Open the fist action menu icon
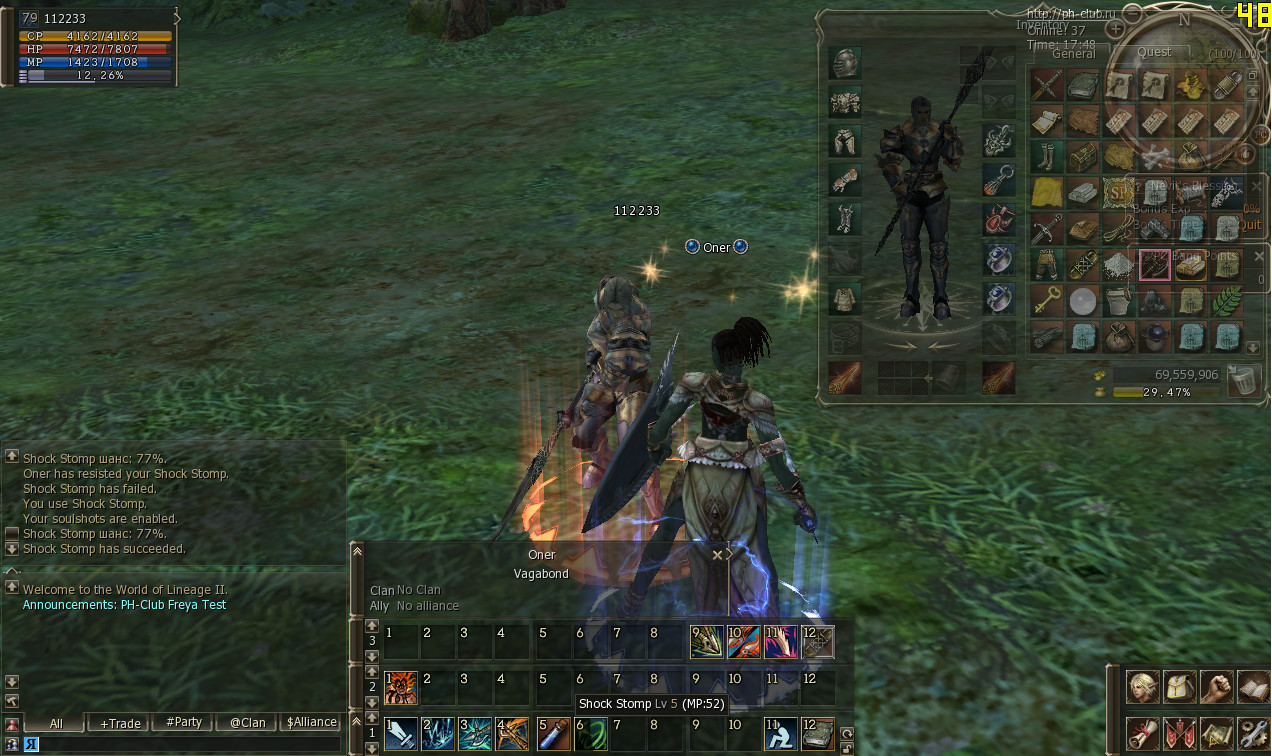The image size is (1272, 756). click(1217, 687)
